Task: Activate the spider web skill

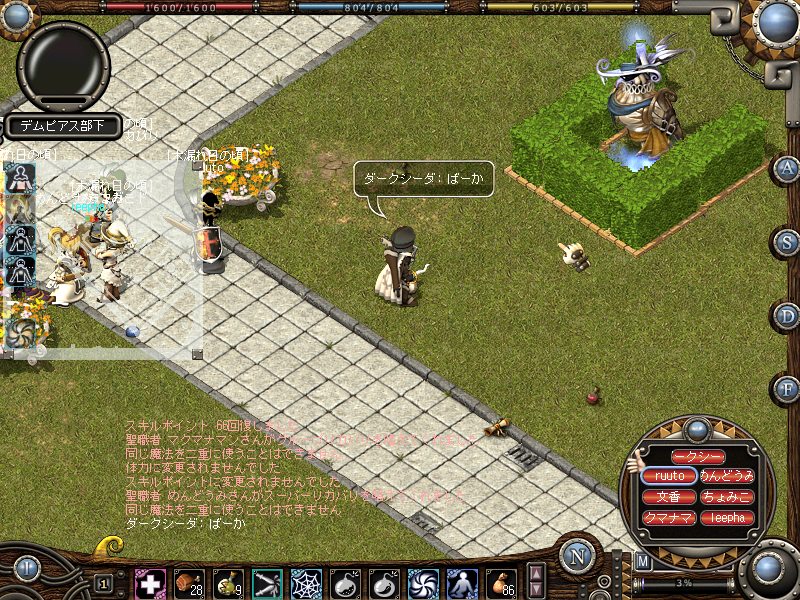Action: point(306,583)
